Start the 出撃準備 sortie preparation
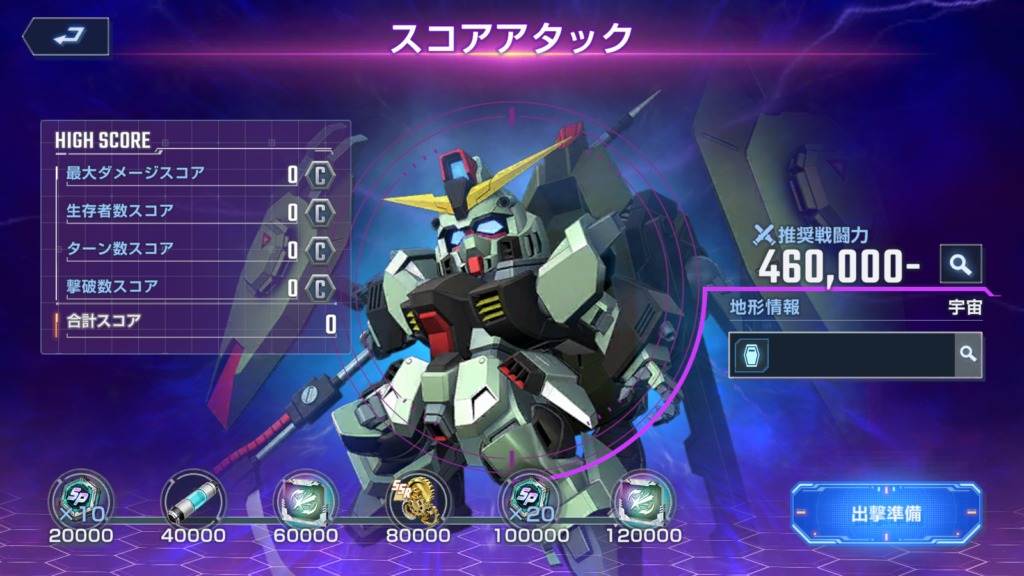The height and width of the screenshot is (576, 1024). point(886,514)
